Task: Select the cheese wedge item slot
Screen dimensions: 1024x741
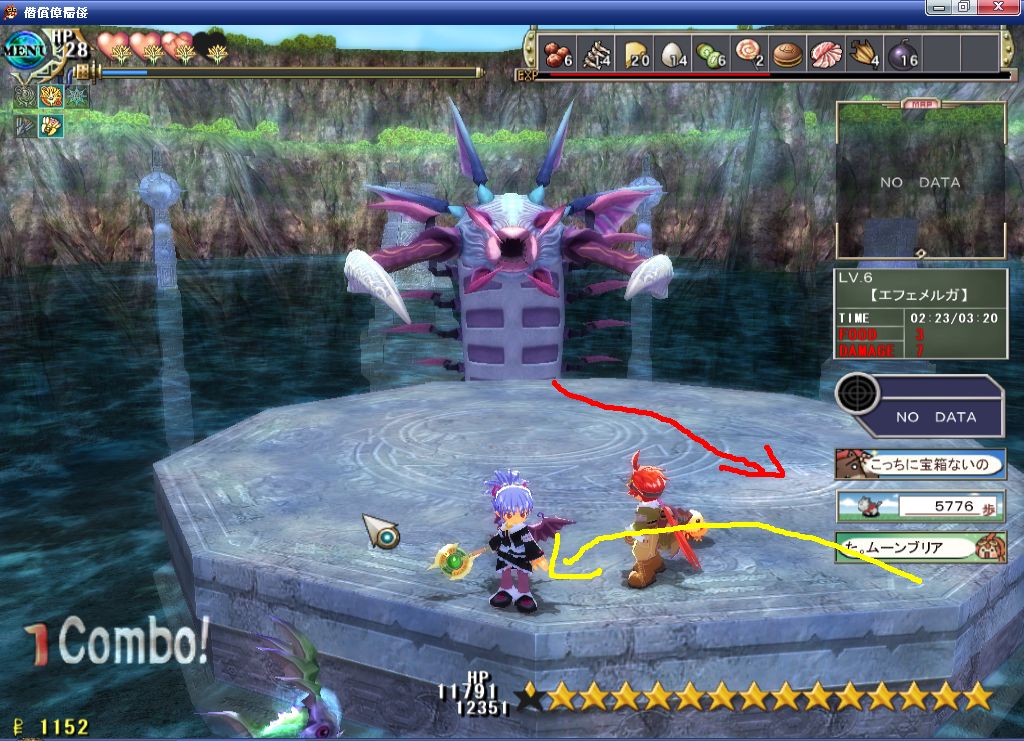Action: 637,54
